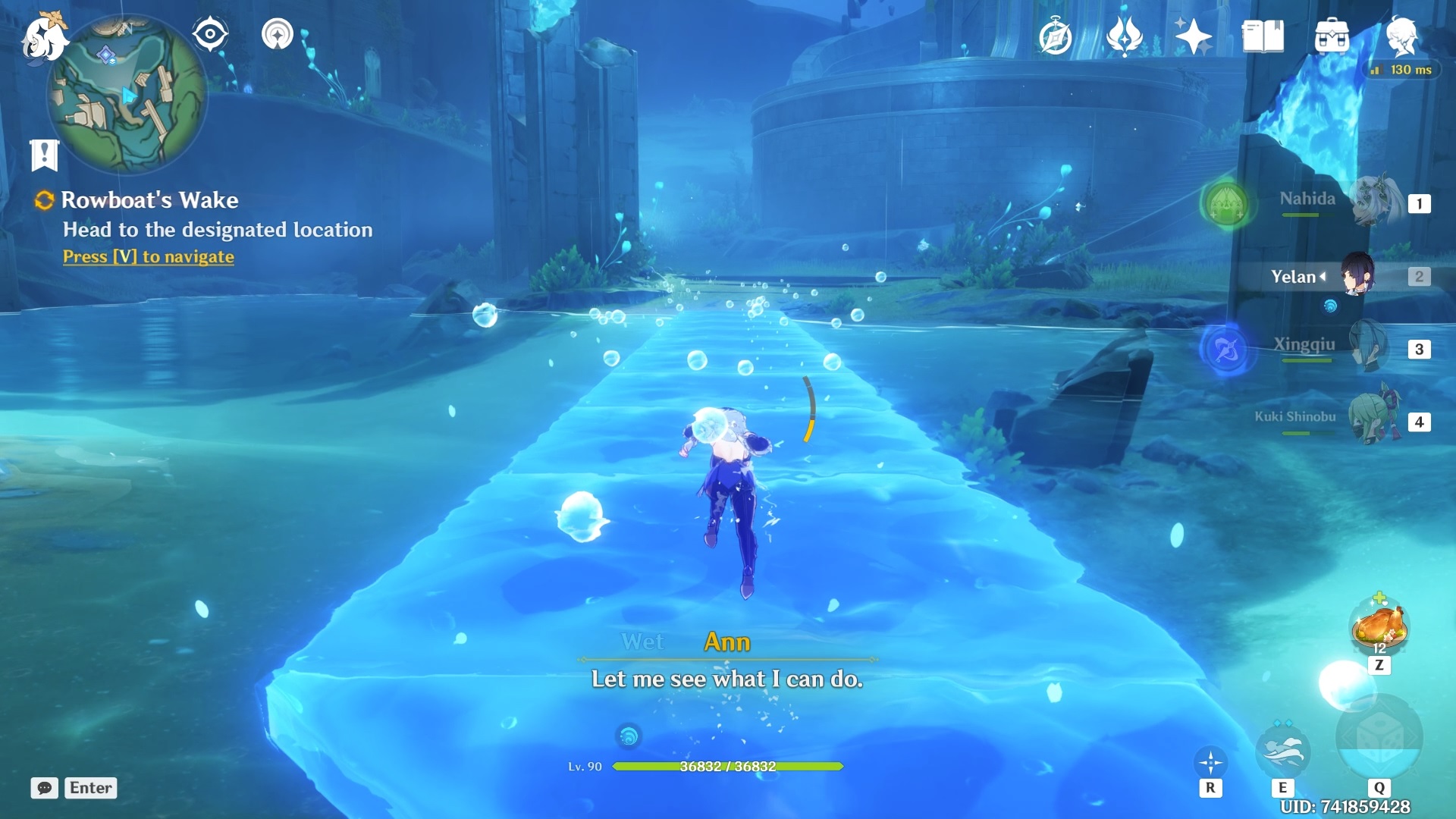The image size is (1456, 819).
Task: Open the wish star icon
Action: (x=1193, y=36)
